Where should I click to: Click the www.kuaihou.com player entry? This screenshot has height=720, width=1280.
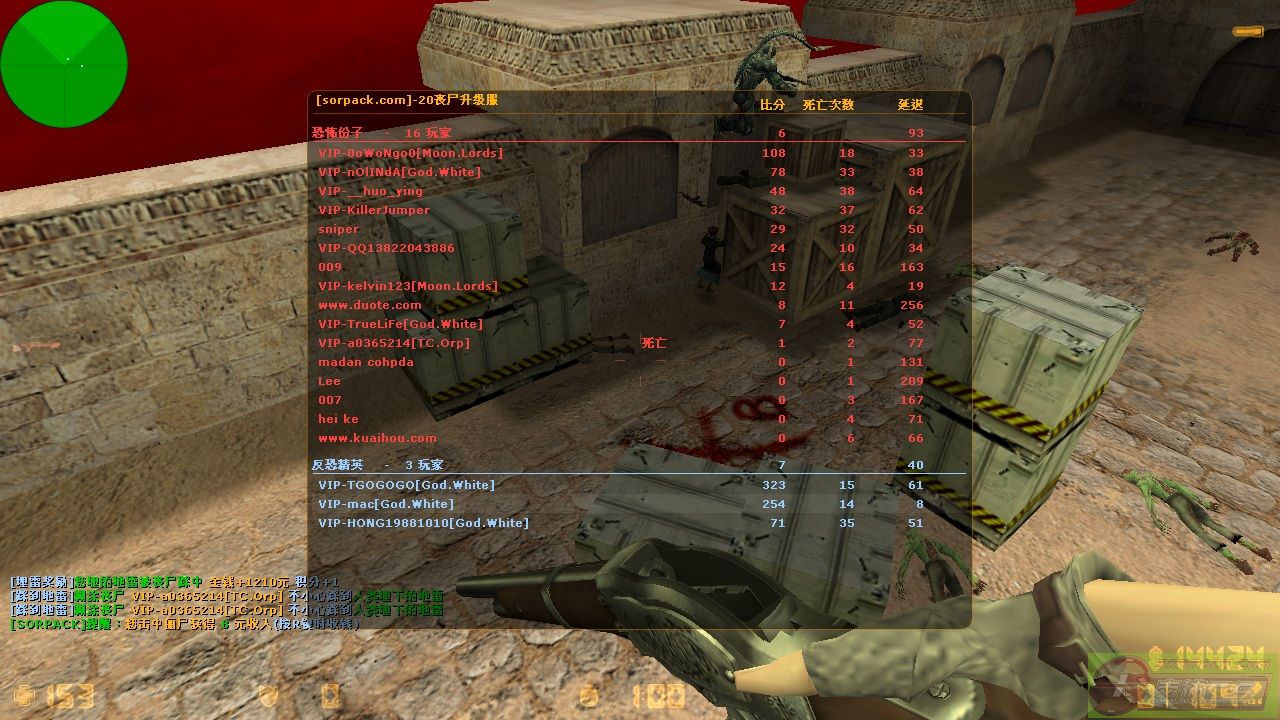[377, 438]
